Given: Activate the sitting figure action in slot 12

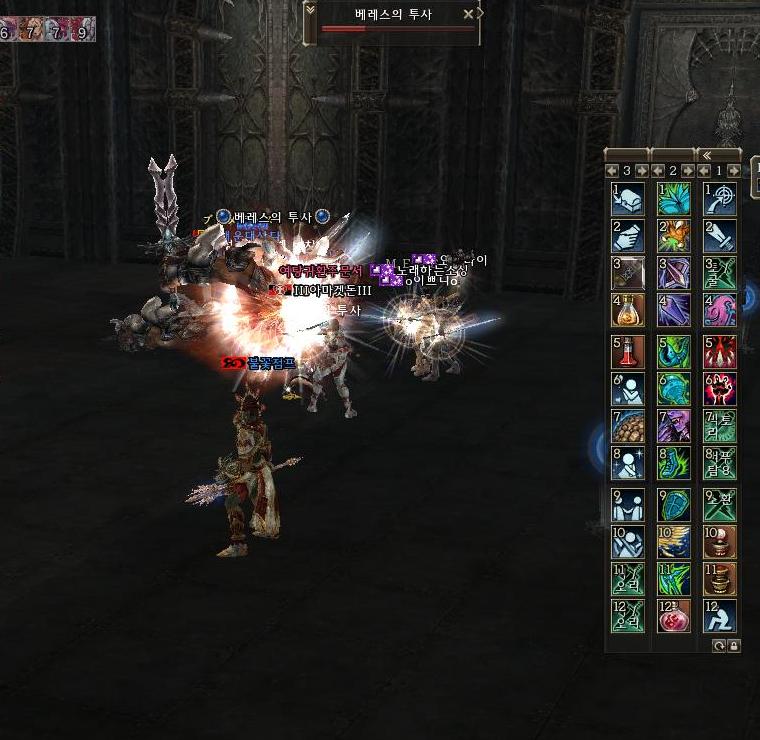Looking at the screenshot, I should [720, 616].
